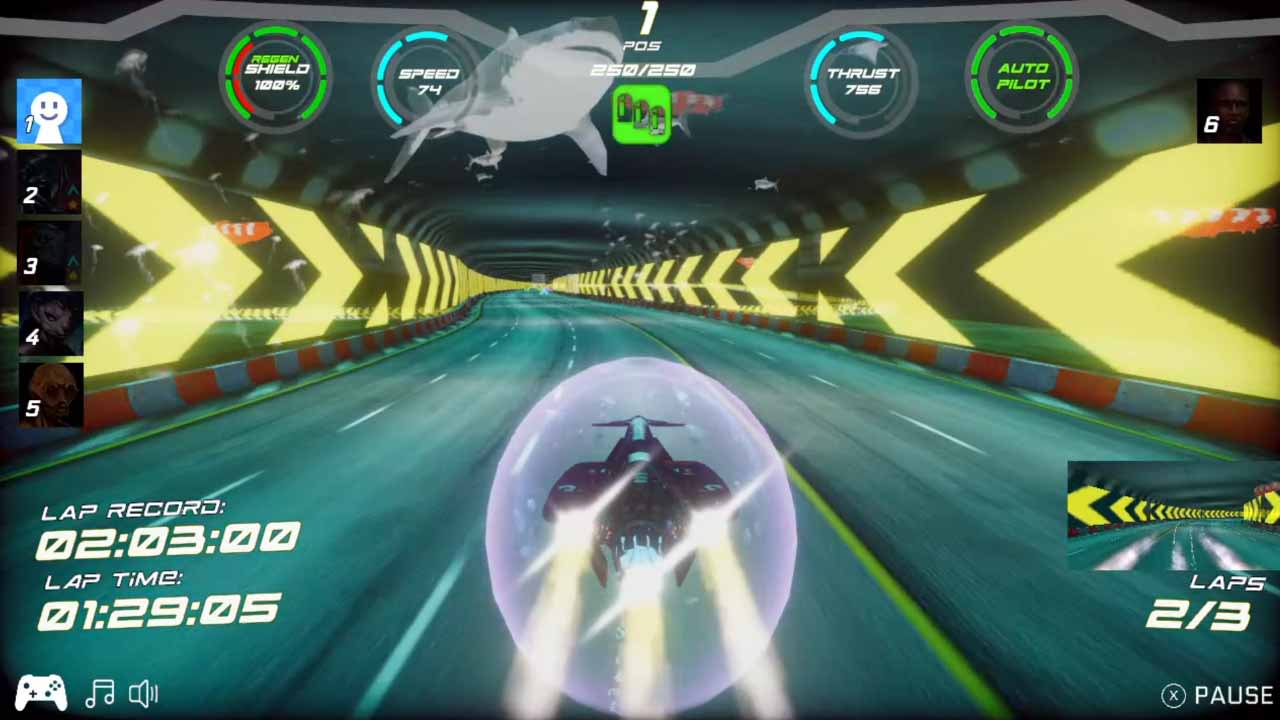Click racer 3 thumbnail portrait

[49, 253]
